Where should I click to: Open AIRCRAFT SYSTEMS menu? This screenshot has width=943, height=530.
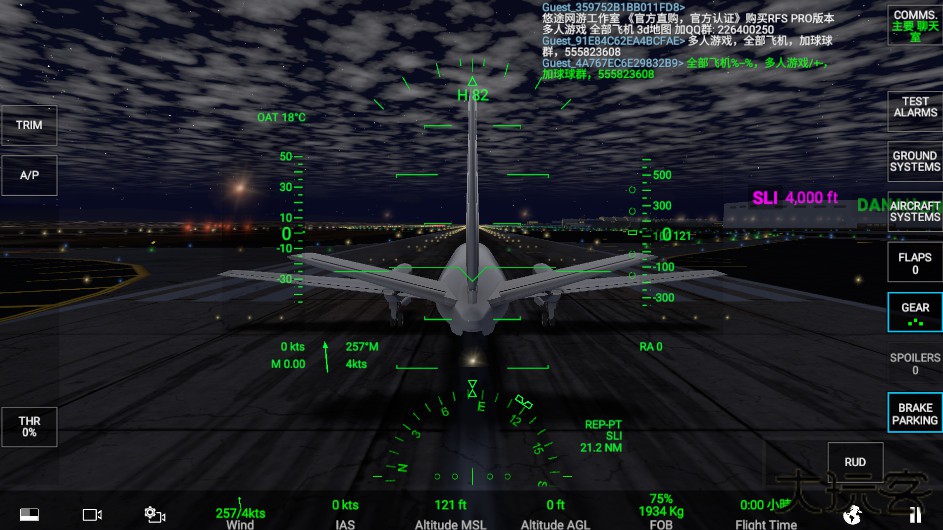(x=914, y=211)
